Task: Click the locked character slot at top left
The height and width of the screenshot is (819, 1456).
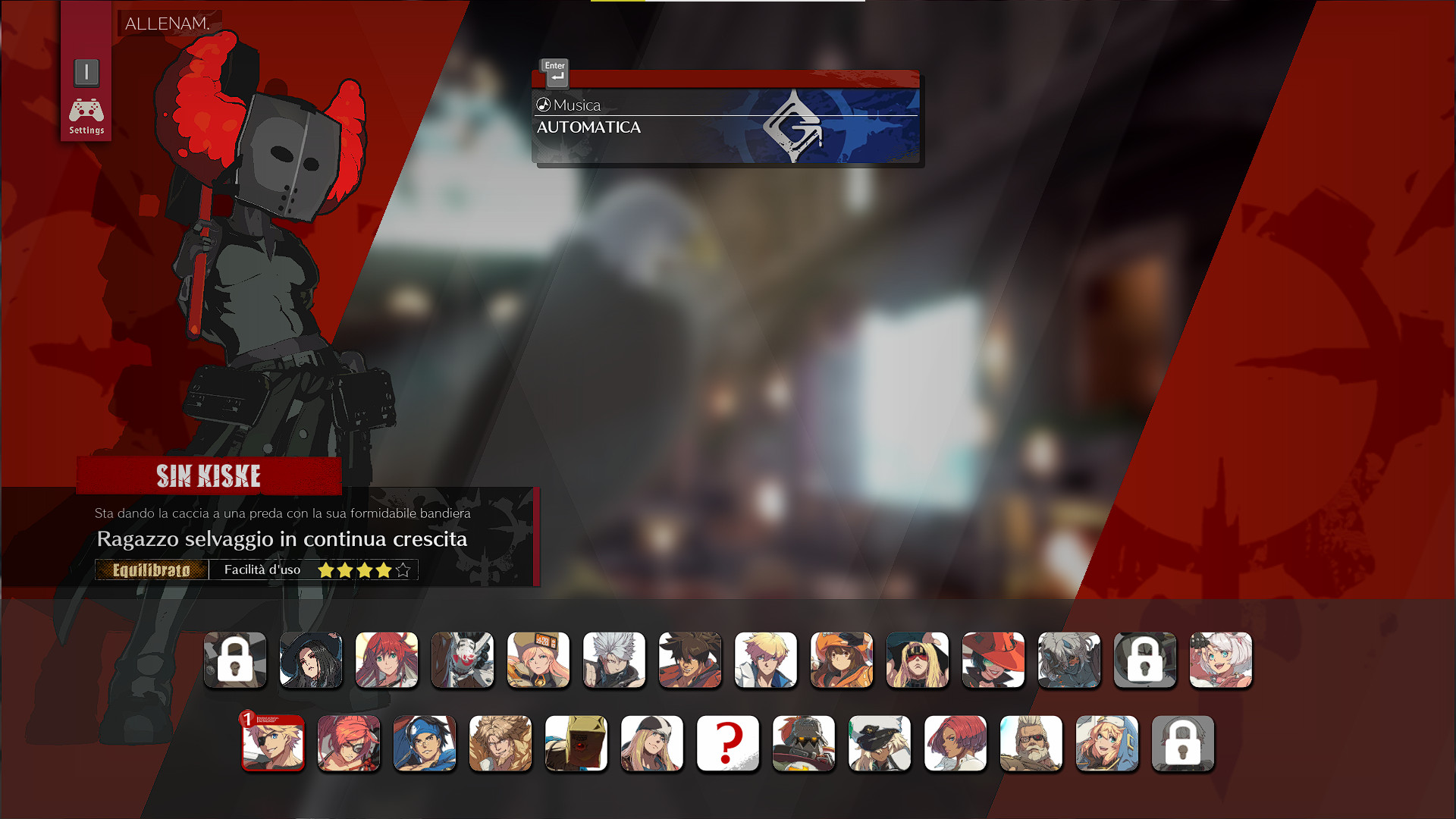Action: (235, 660)
